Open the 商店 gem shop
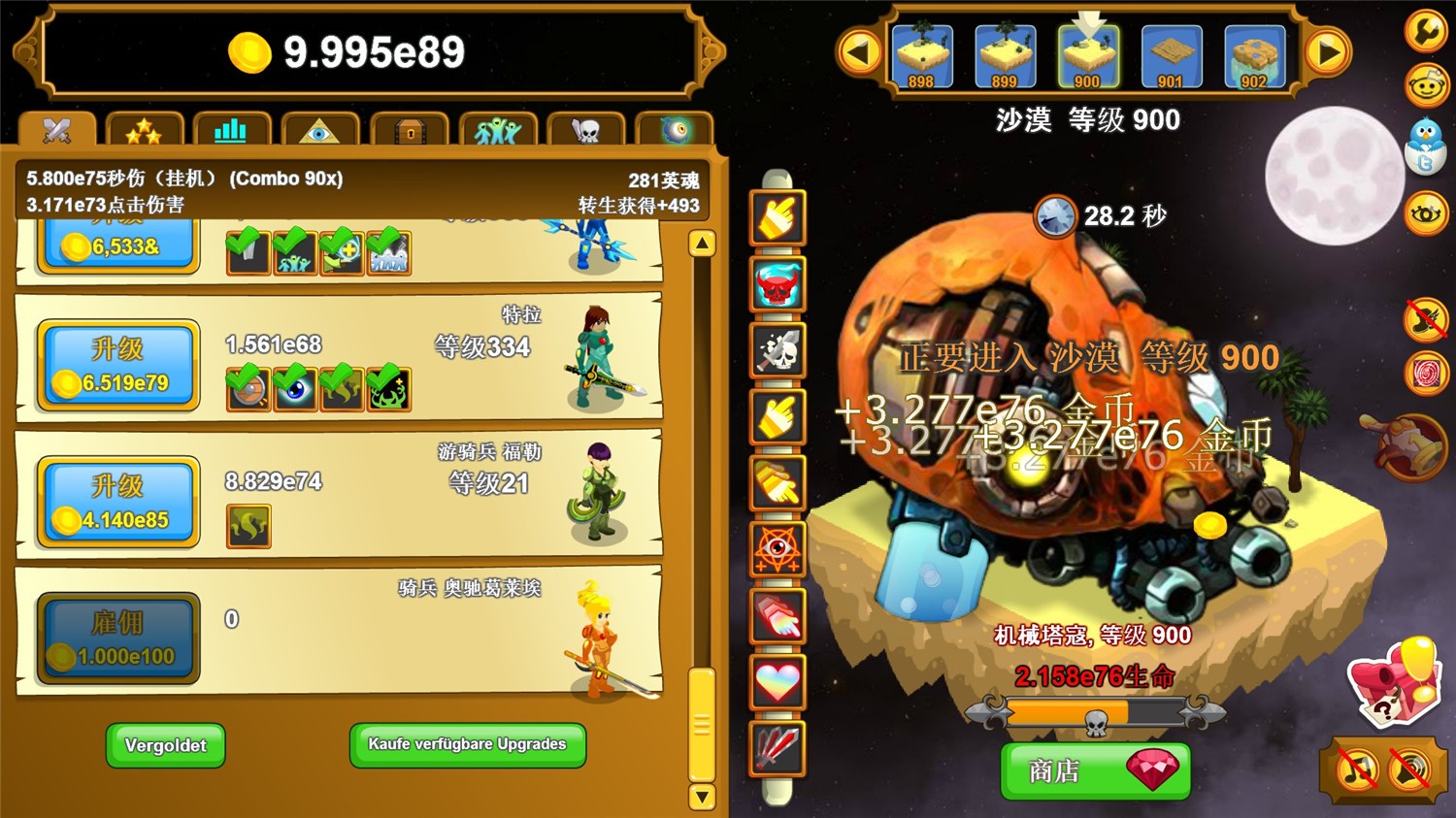1456x818 pixels. coord(1095,771)
